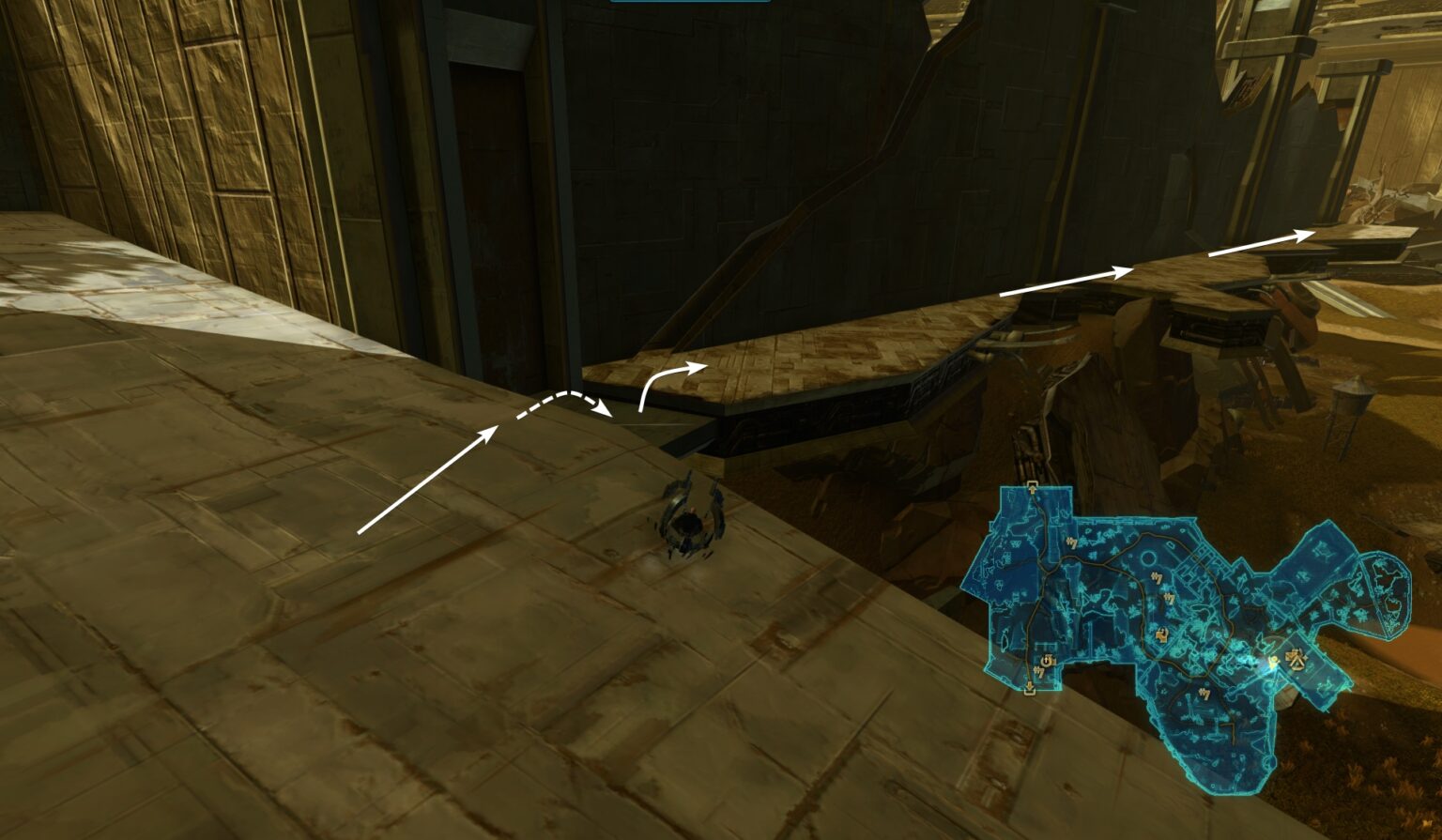Select the vendor icon in the map's upper-left area
The width and height of the screenshot is (1442, 840).
[x=1071, y=544]
